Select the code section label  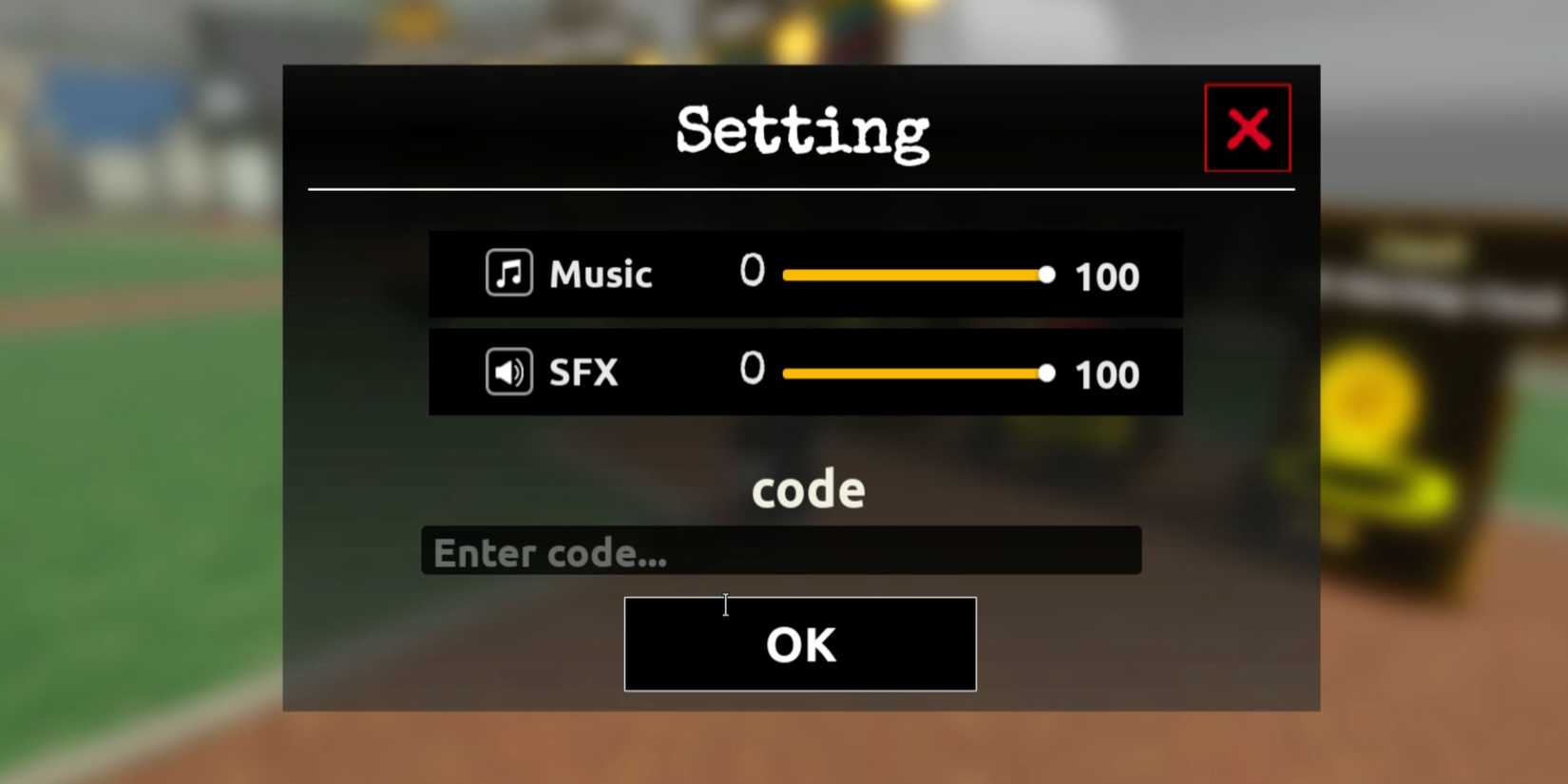pyautogui.click(x=807, y=488)
